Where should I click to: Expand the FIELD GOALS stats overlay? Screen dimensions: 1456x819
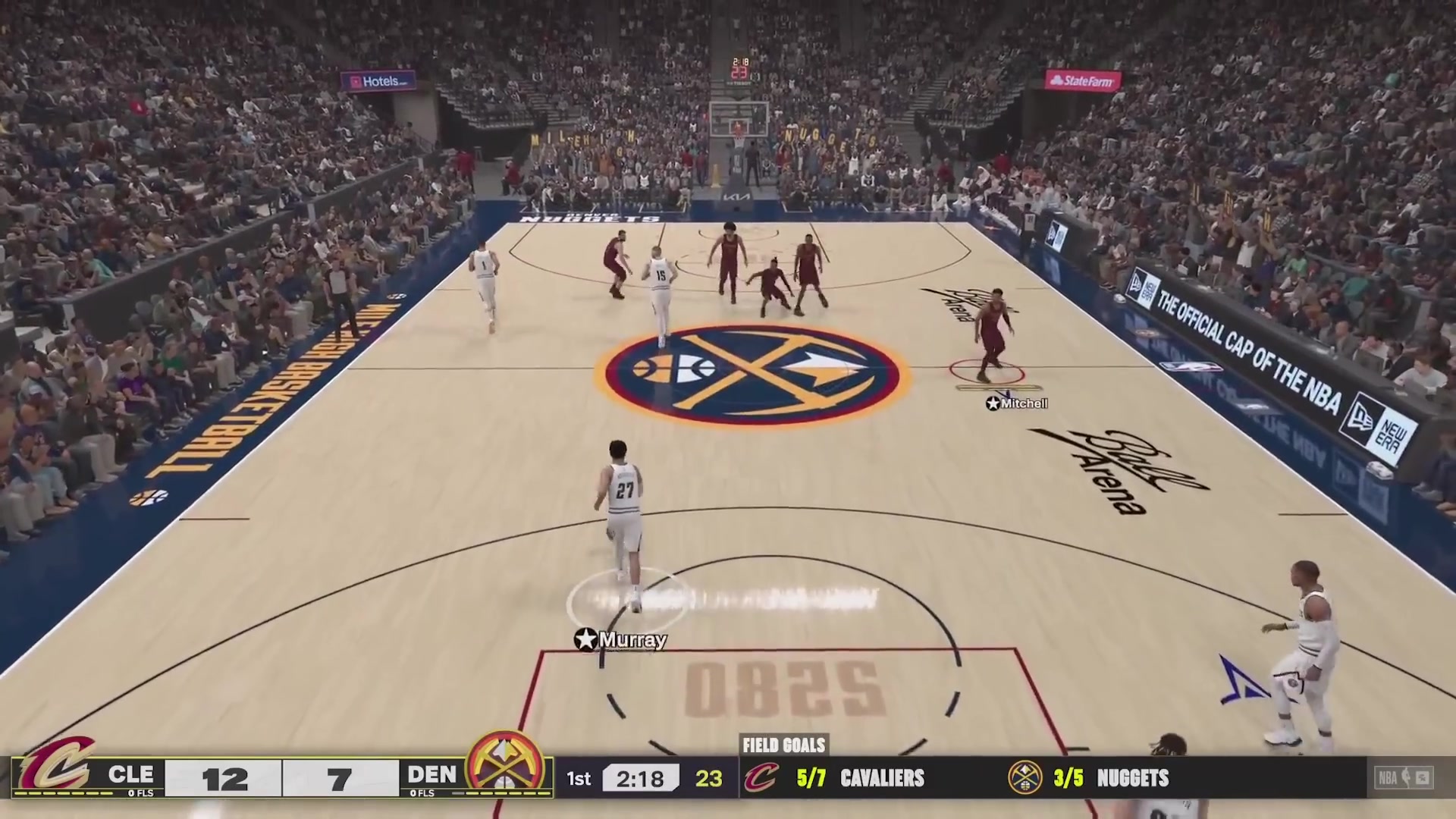pos(785,745)
